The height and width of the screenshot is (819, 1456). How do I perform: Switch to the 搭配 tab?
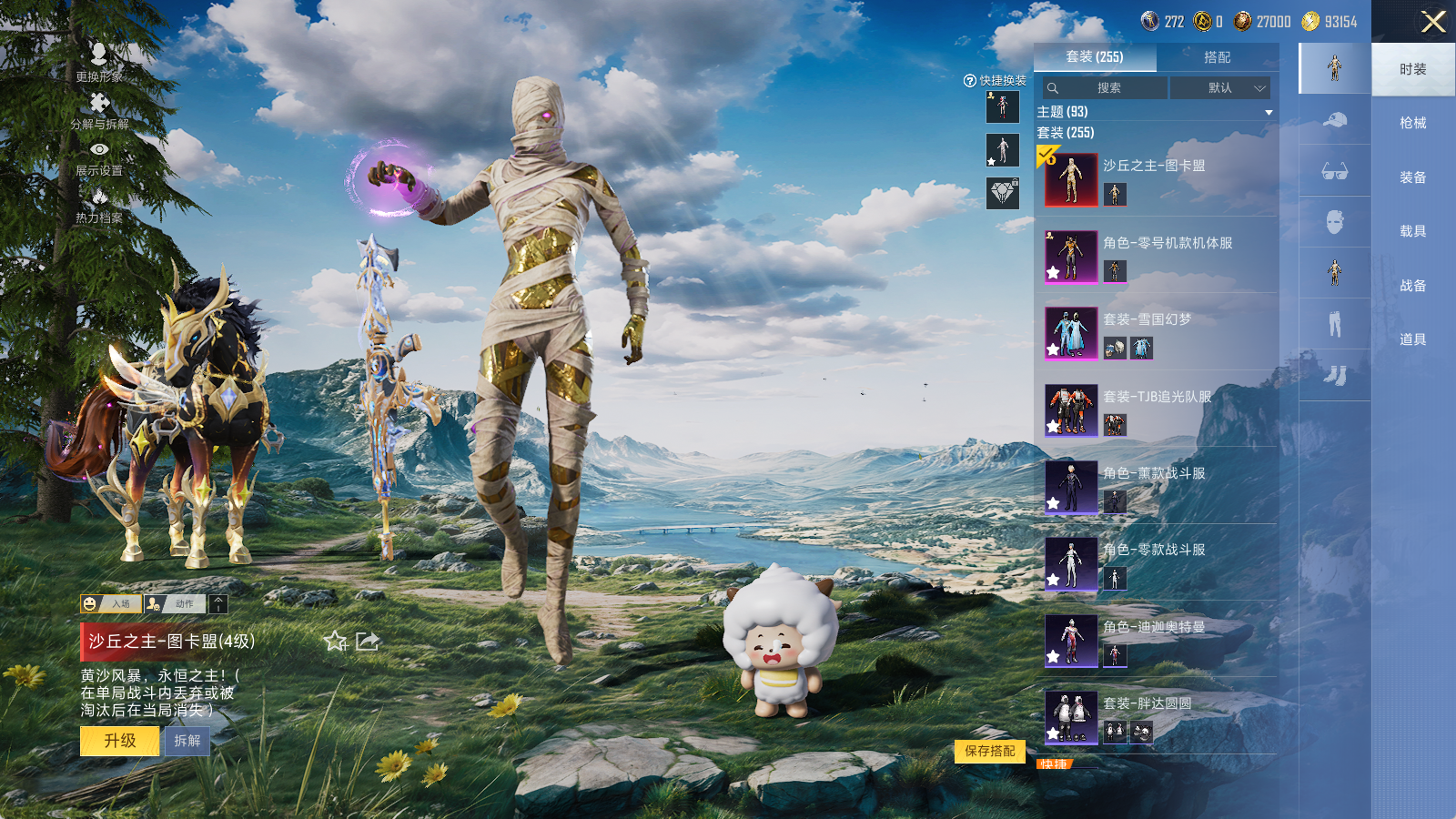point(1217,57)
